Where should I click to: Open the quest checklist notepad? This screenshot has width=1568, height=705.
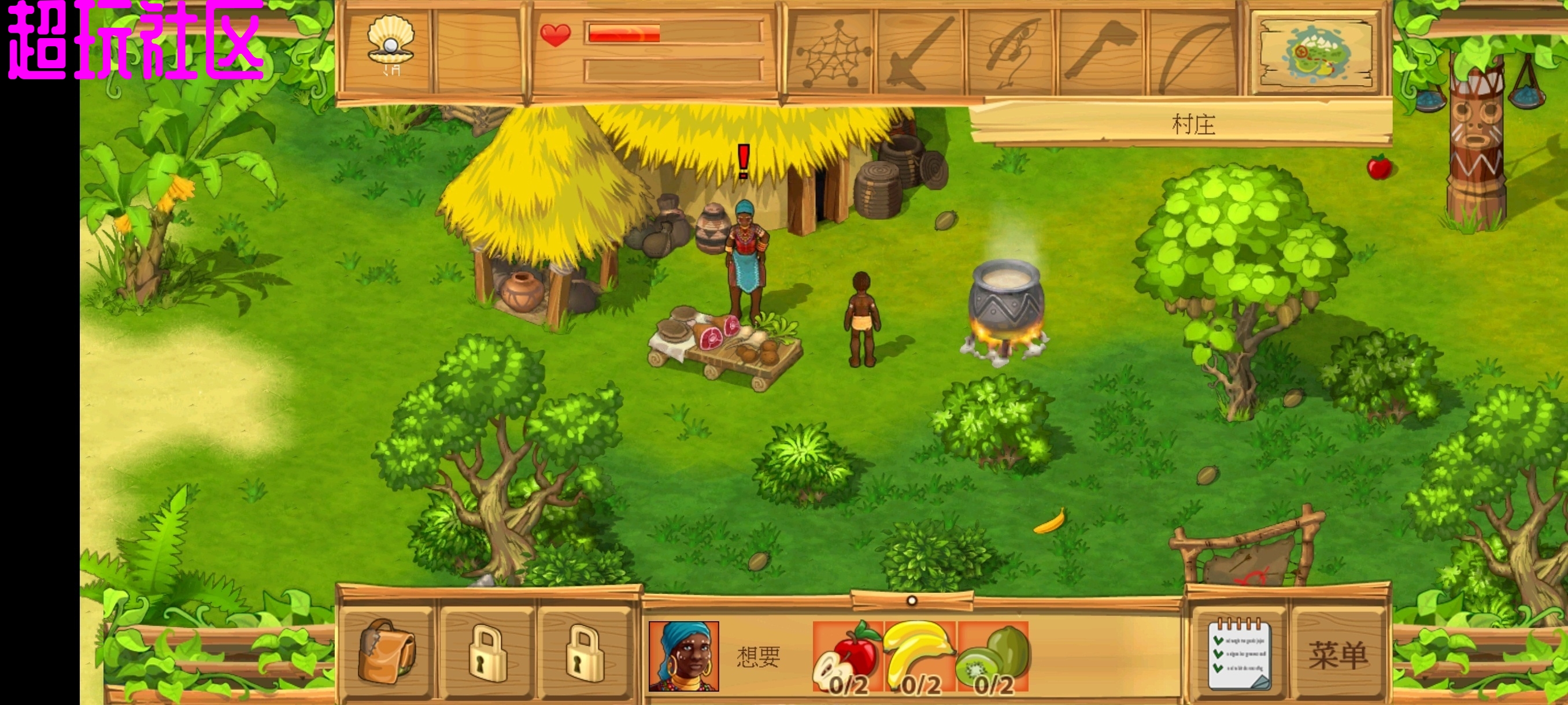[x=1238, y=655]
